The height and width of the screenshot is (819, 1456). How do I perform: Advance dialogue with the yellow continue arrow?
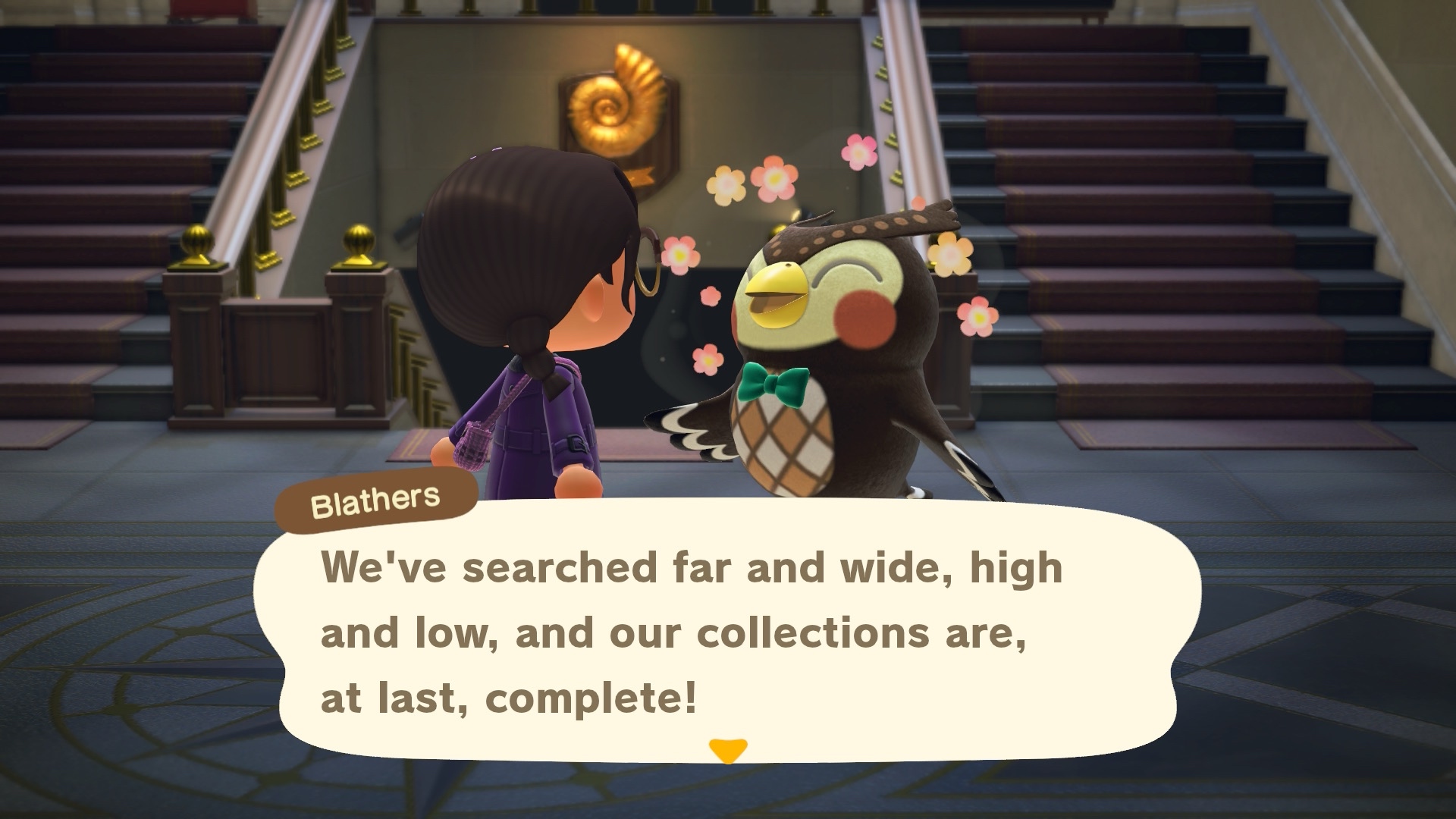click(728, 750)
